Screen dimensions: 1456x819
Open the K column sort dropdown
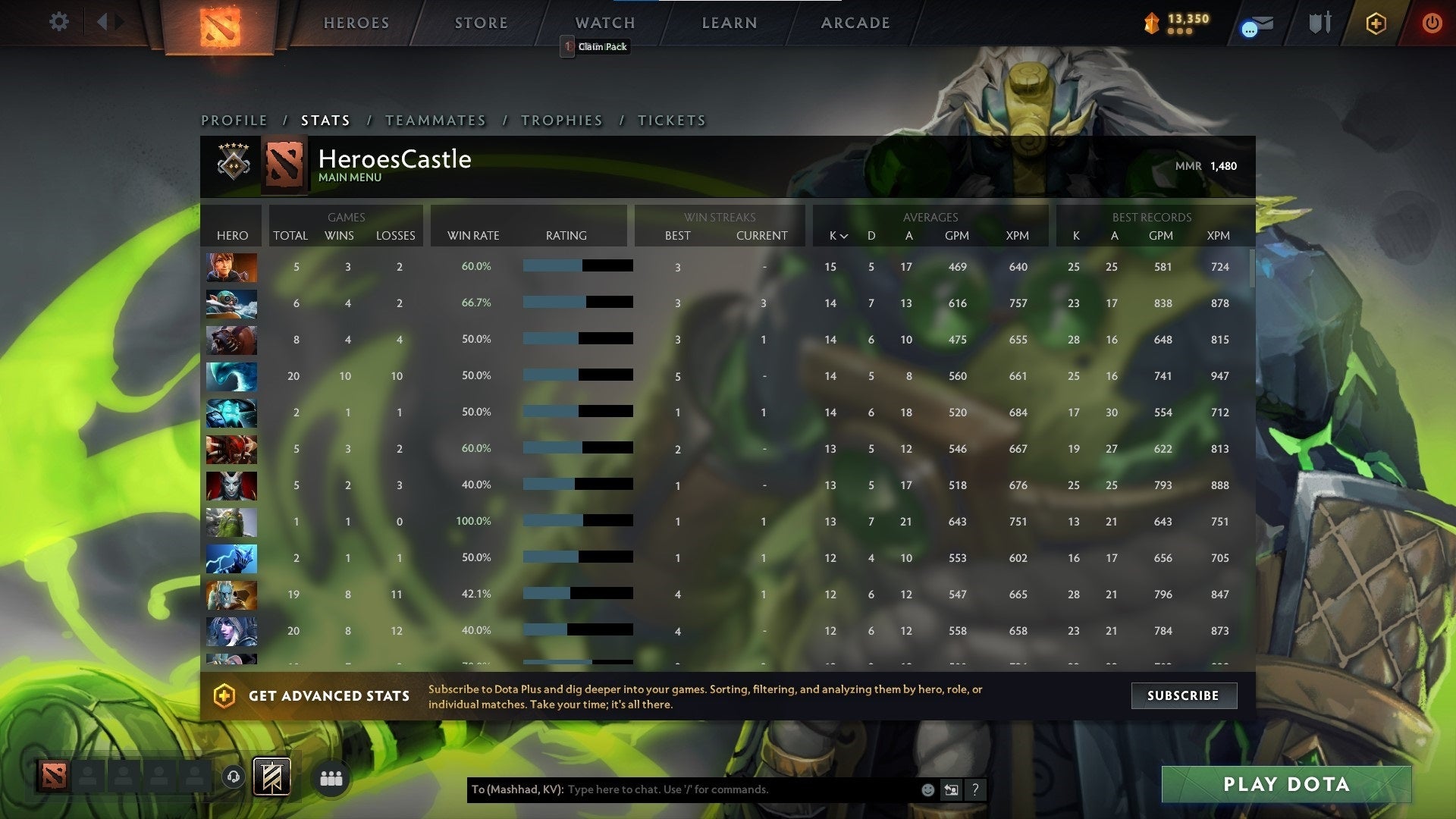click(837, 236)
